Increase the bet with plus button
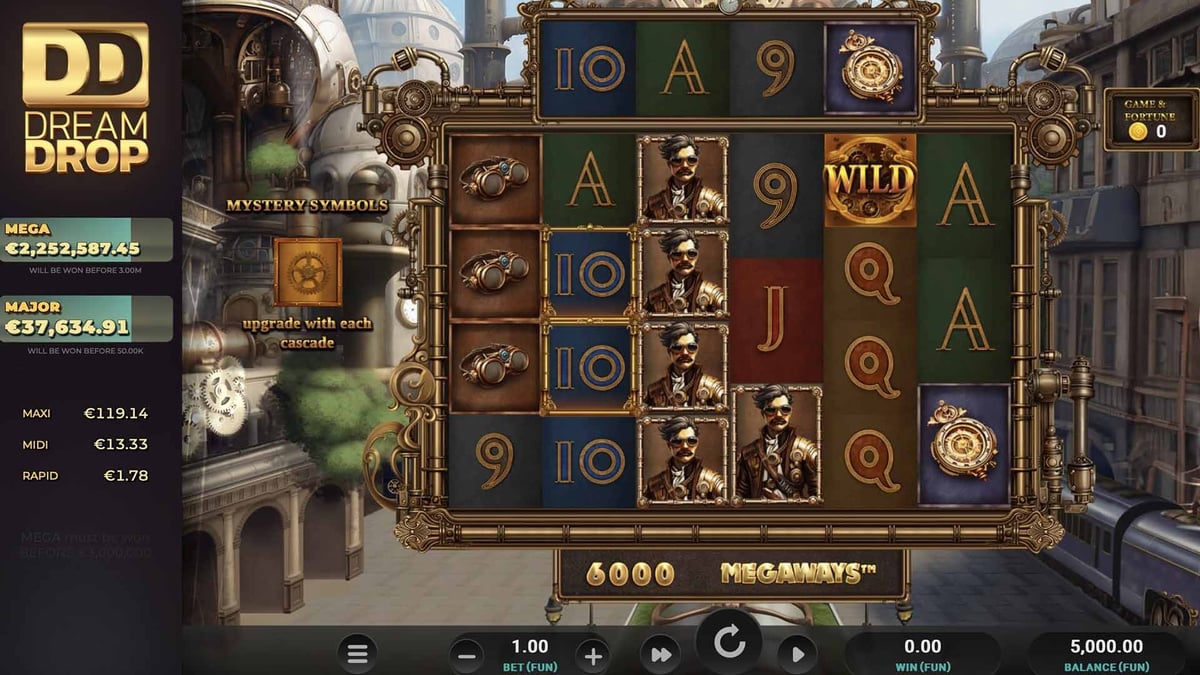Image resolution: width=1200 pixels, height=675 pixels. pos(593,656)
